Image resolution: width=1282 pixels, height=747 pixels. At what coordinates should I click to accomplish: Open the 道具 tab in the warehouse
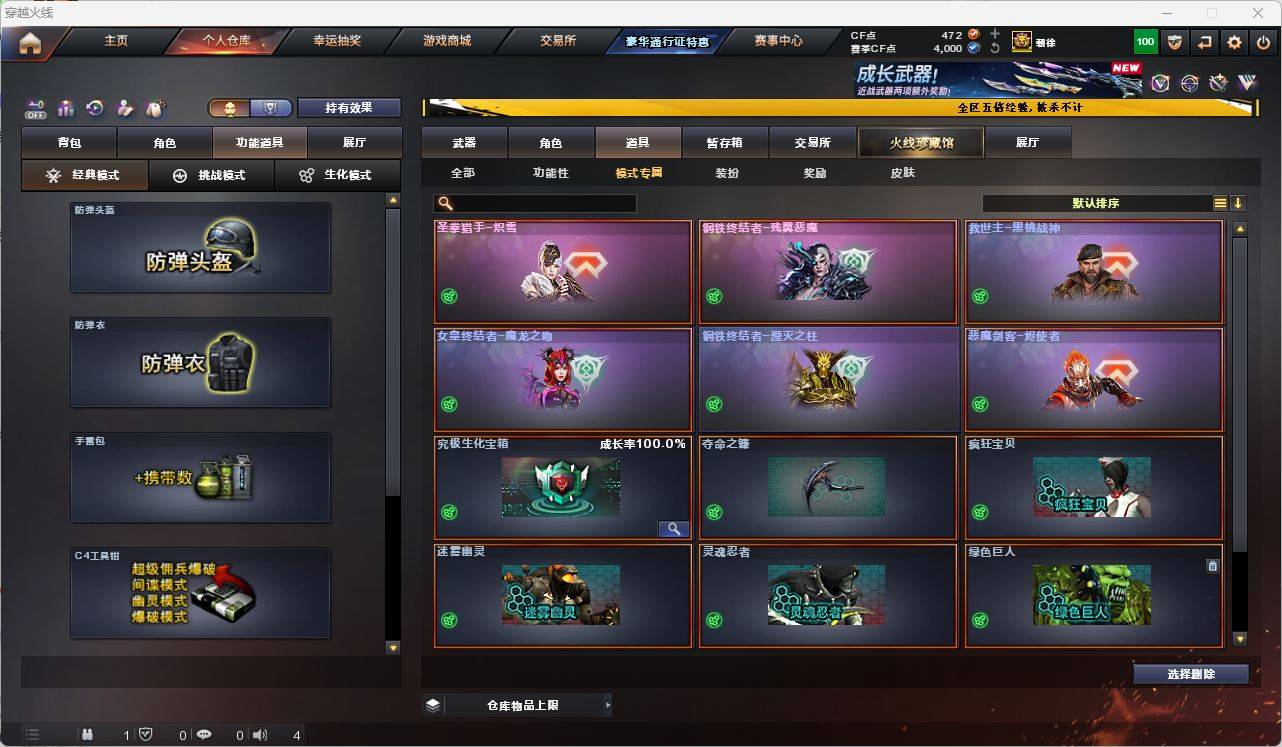(637, 142)
